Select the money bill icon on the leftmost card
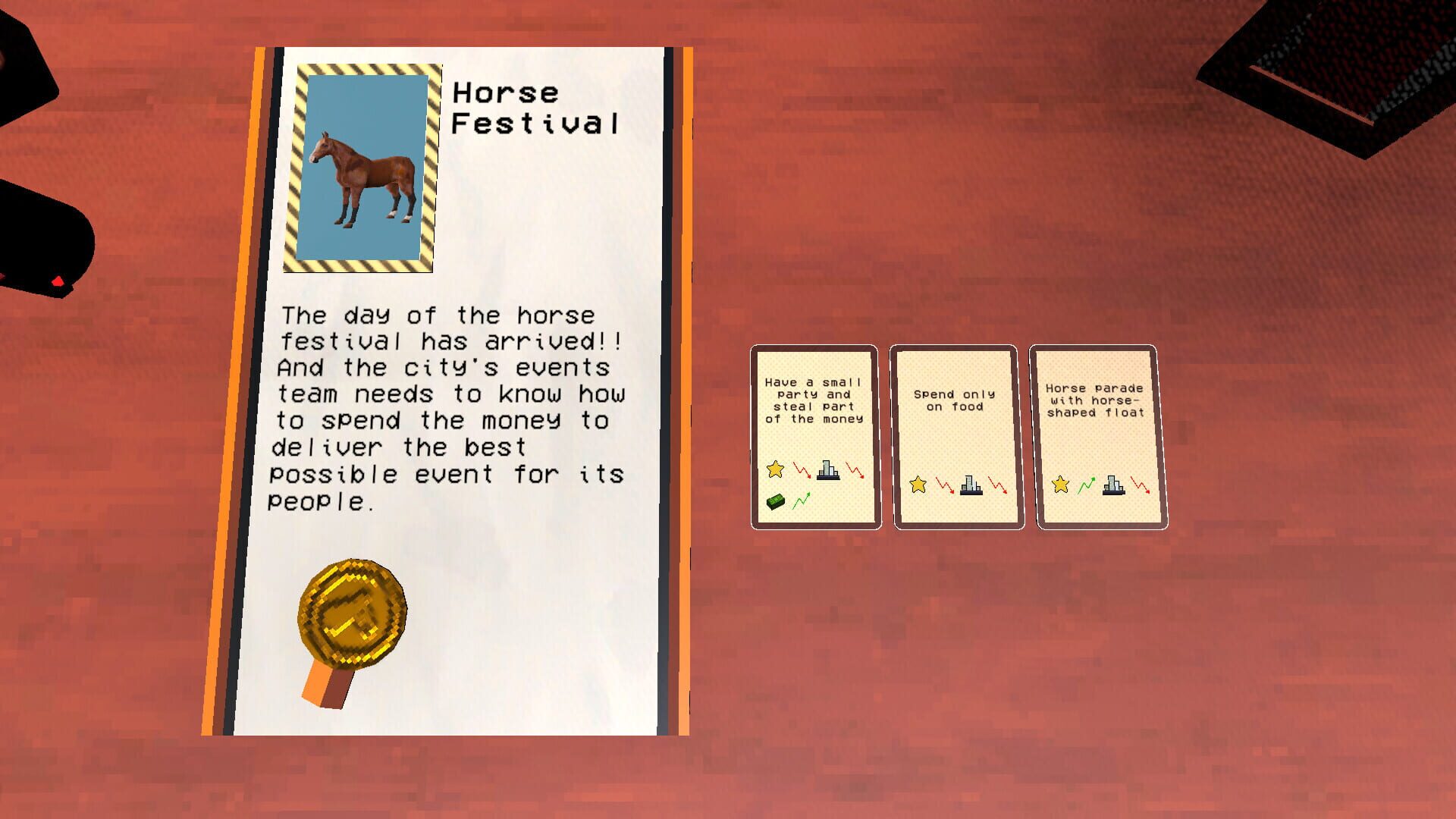Screen dimensions: 1456x819 (777, 503)
